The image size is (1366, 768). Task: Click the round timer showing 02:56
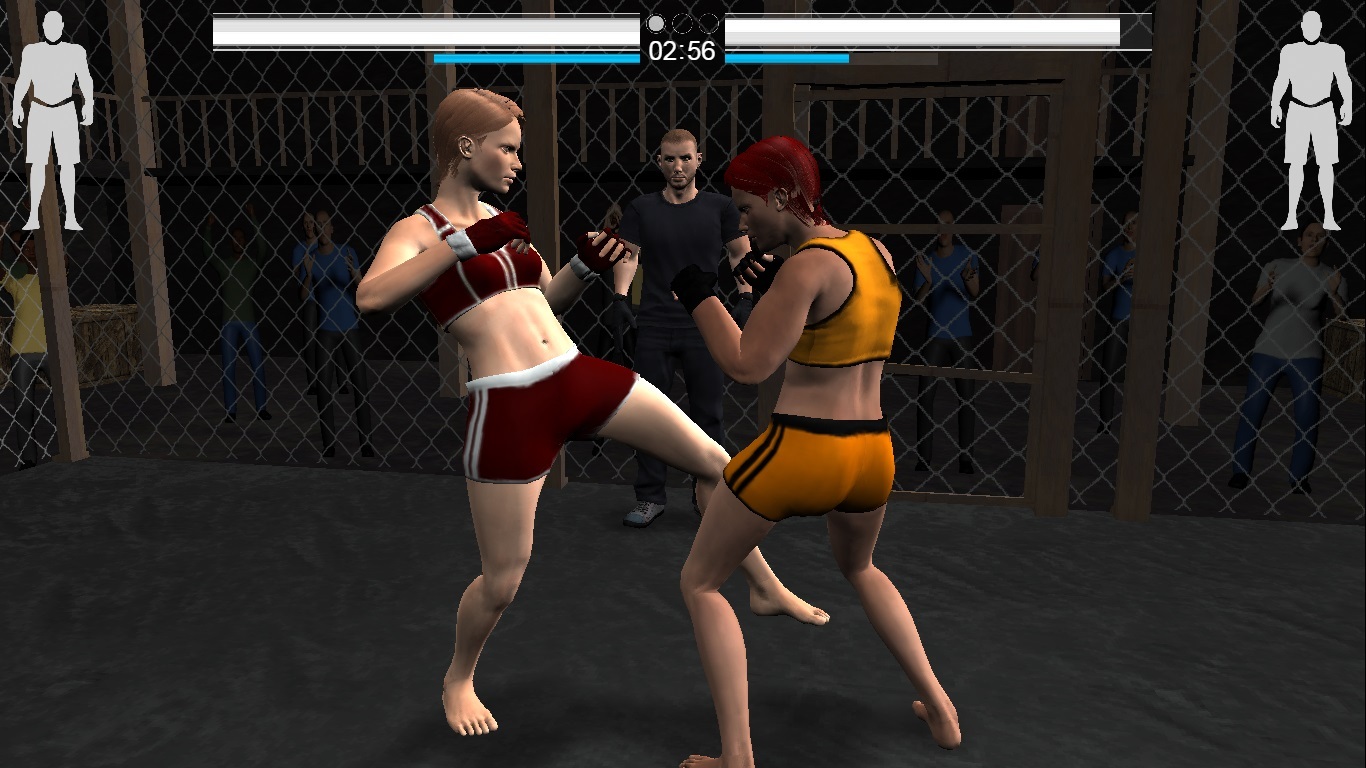683,51
